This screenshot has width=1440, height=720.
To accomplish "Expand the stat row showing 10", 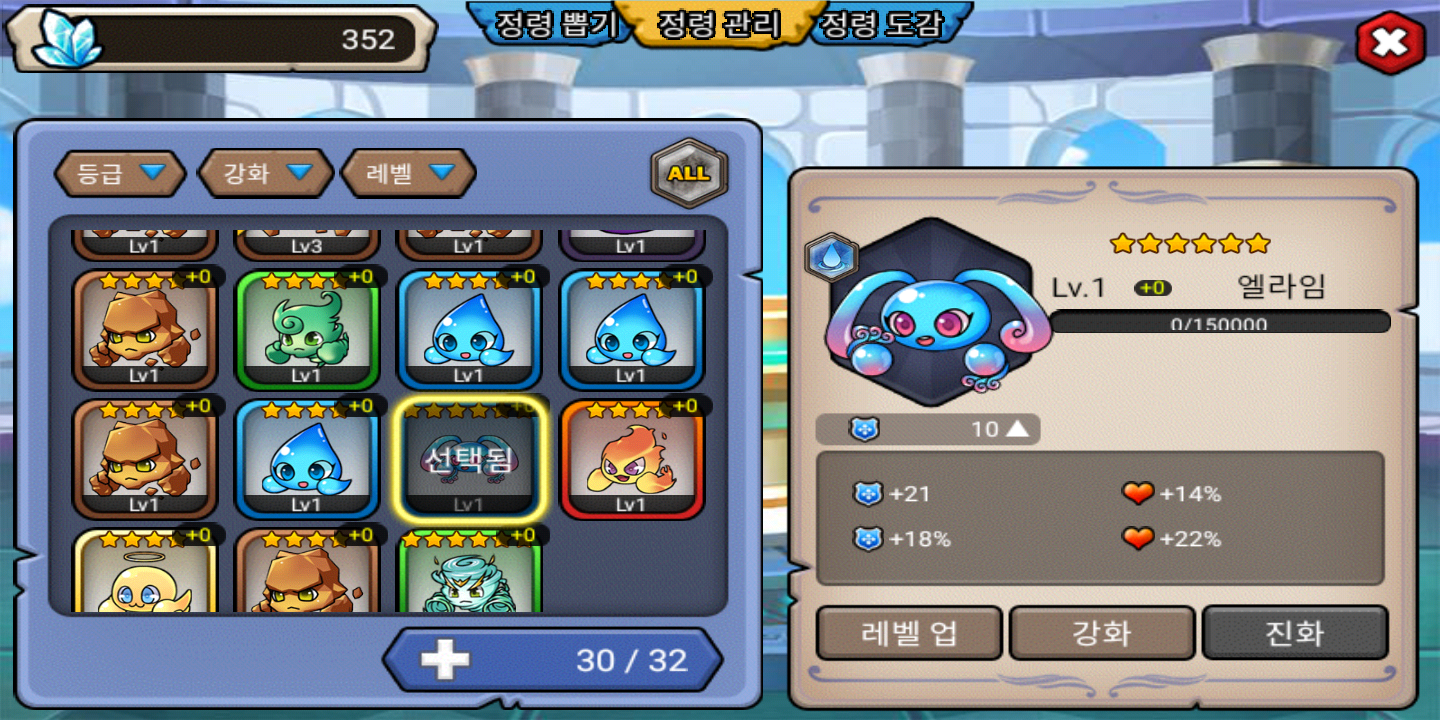I will click(1016, 429).
